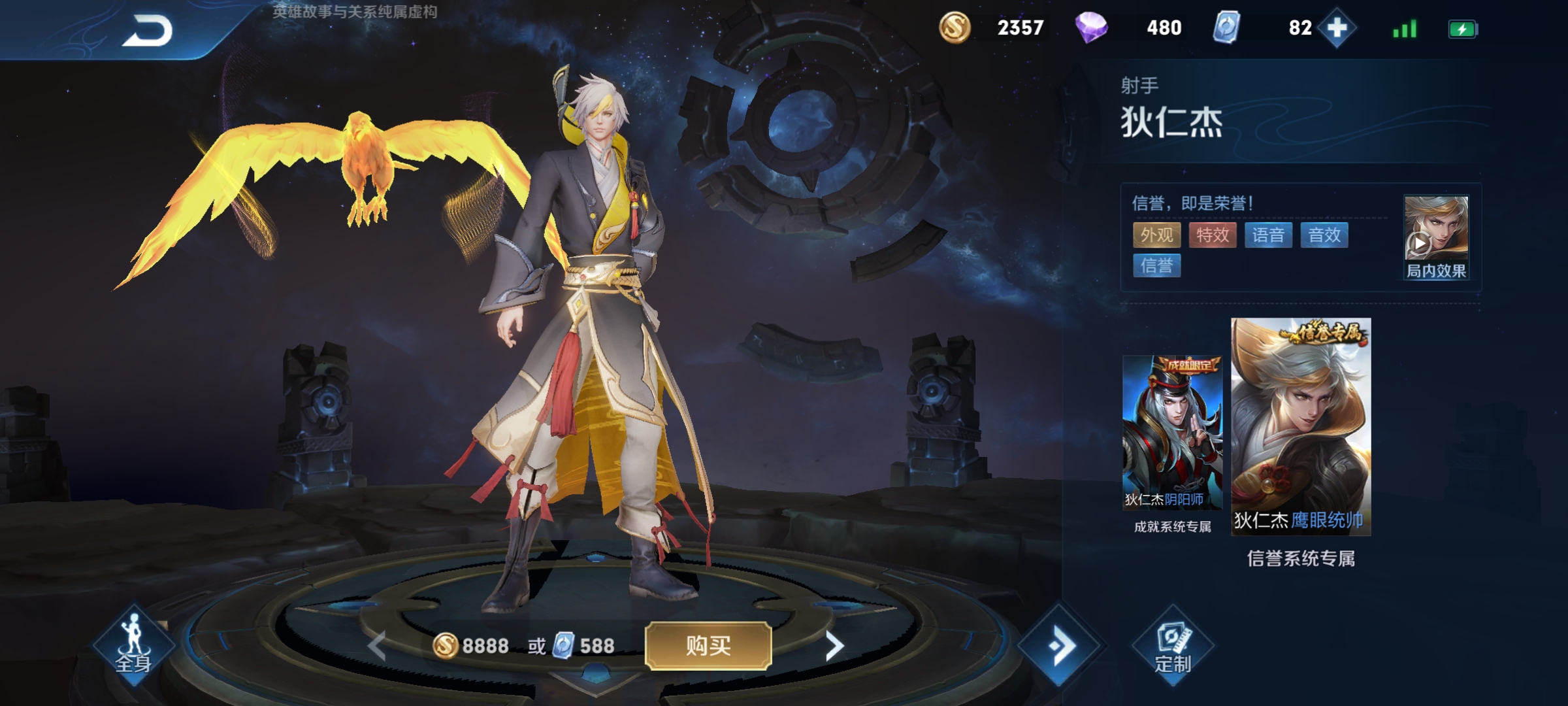The width and height of the screenshot is (1568, 706).
Task: Show the previous skin with left arrow
Action: (x=377, y=646)
